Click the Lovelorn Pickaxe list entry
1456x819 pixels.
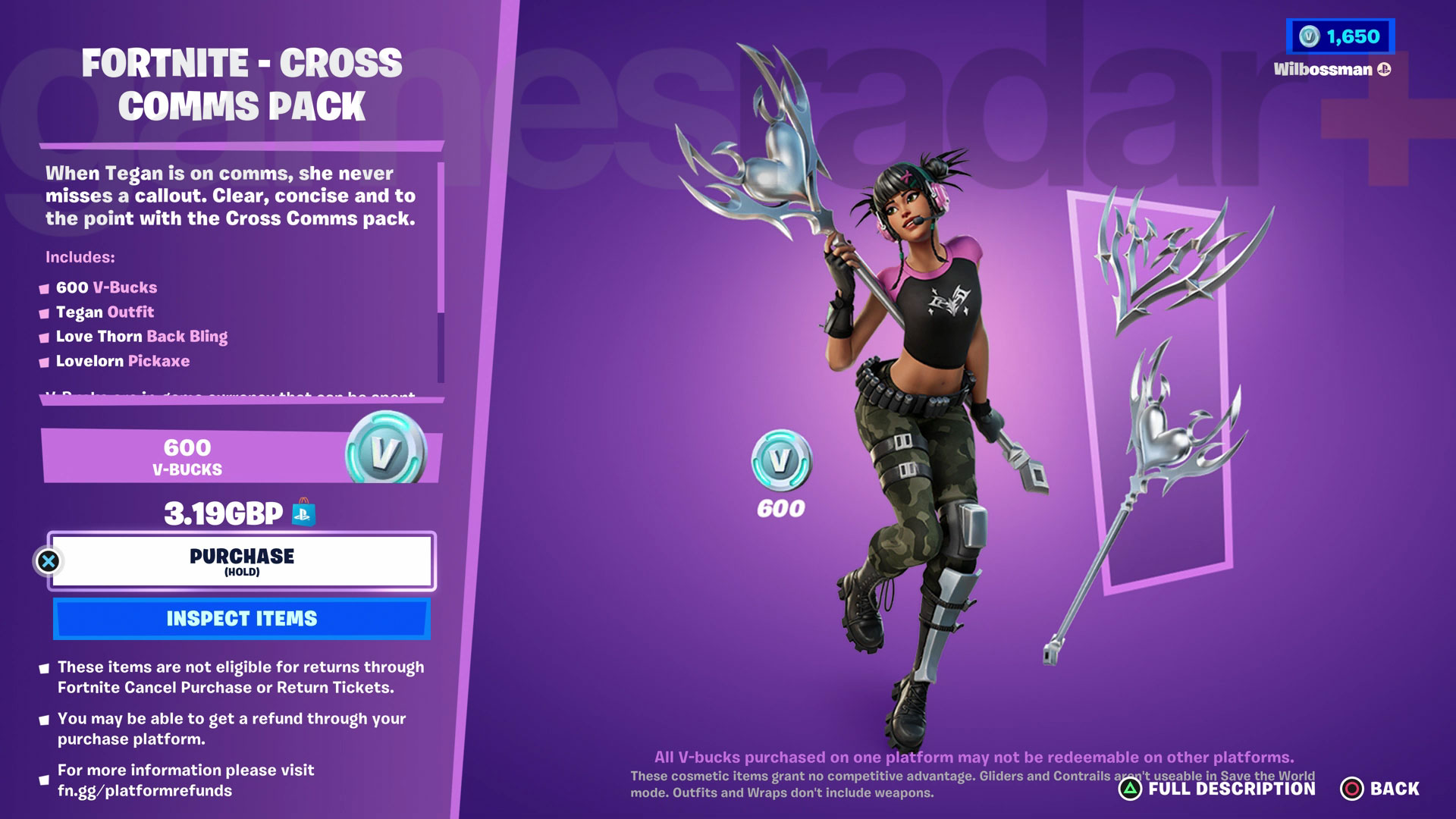(123, 361)
